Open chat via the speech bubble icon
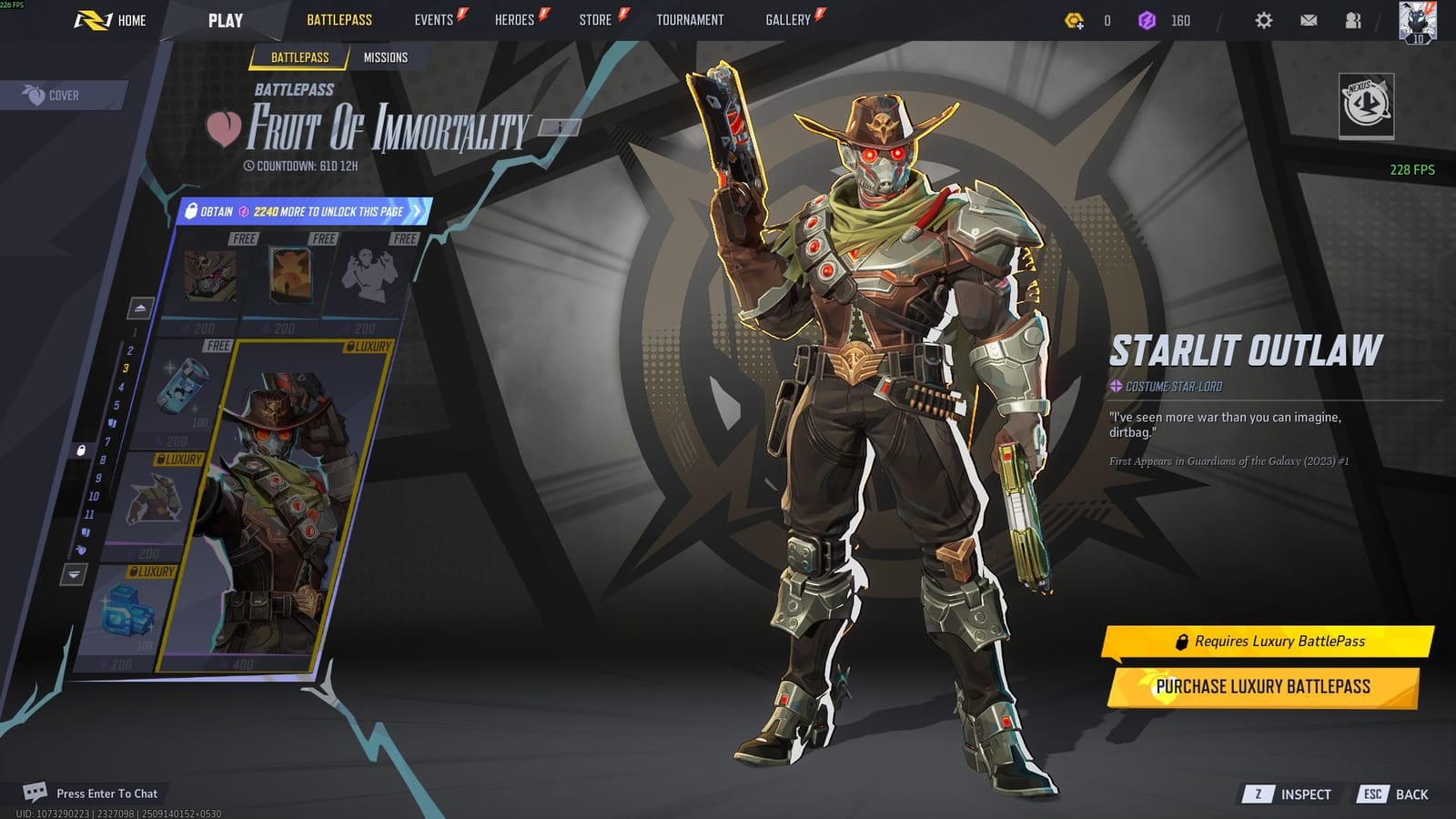The width and height of the screenshot is (1456, 819). (x=37, y=793)
